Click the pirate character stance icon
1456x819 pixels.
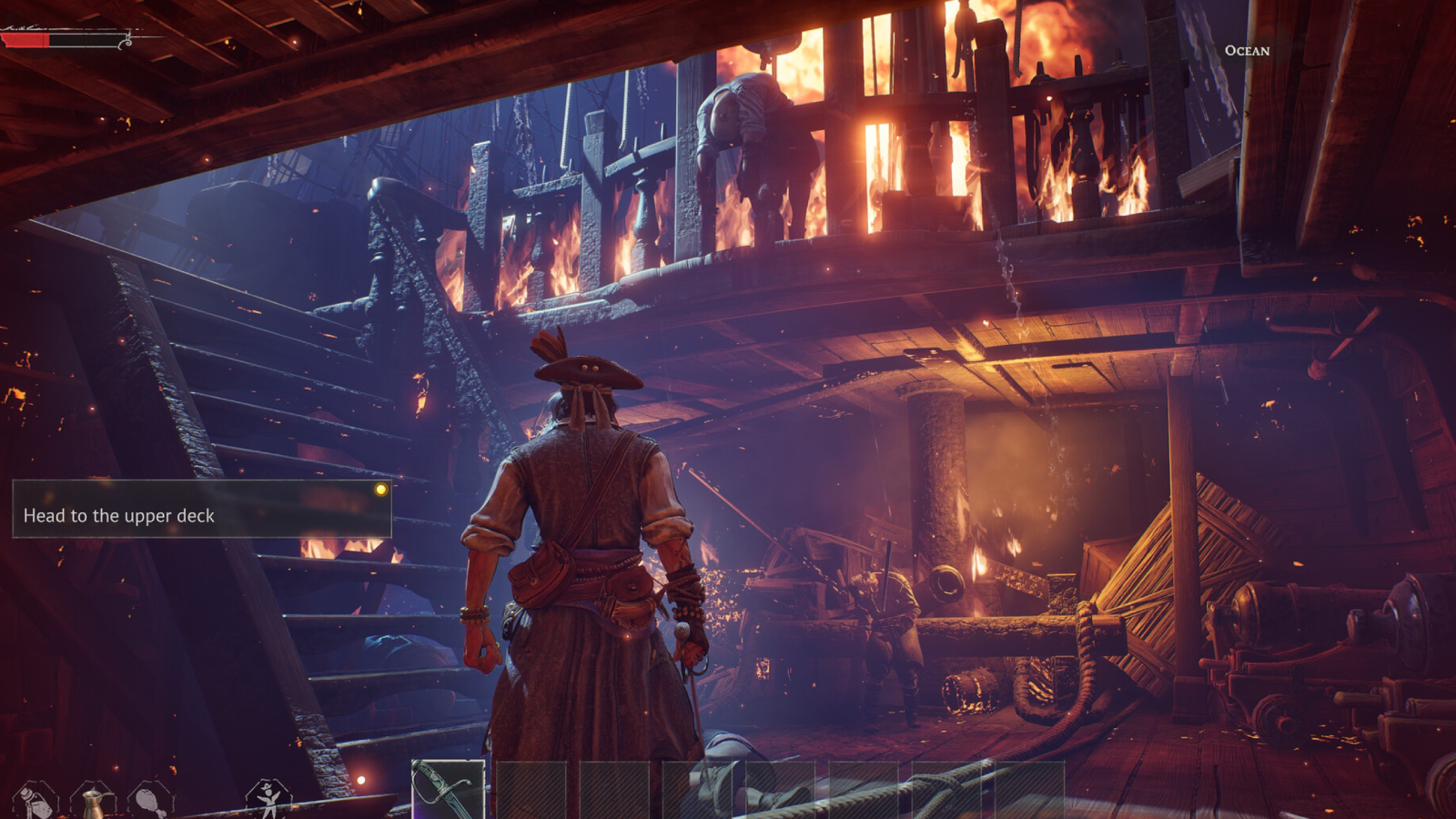tap(268, 799)
